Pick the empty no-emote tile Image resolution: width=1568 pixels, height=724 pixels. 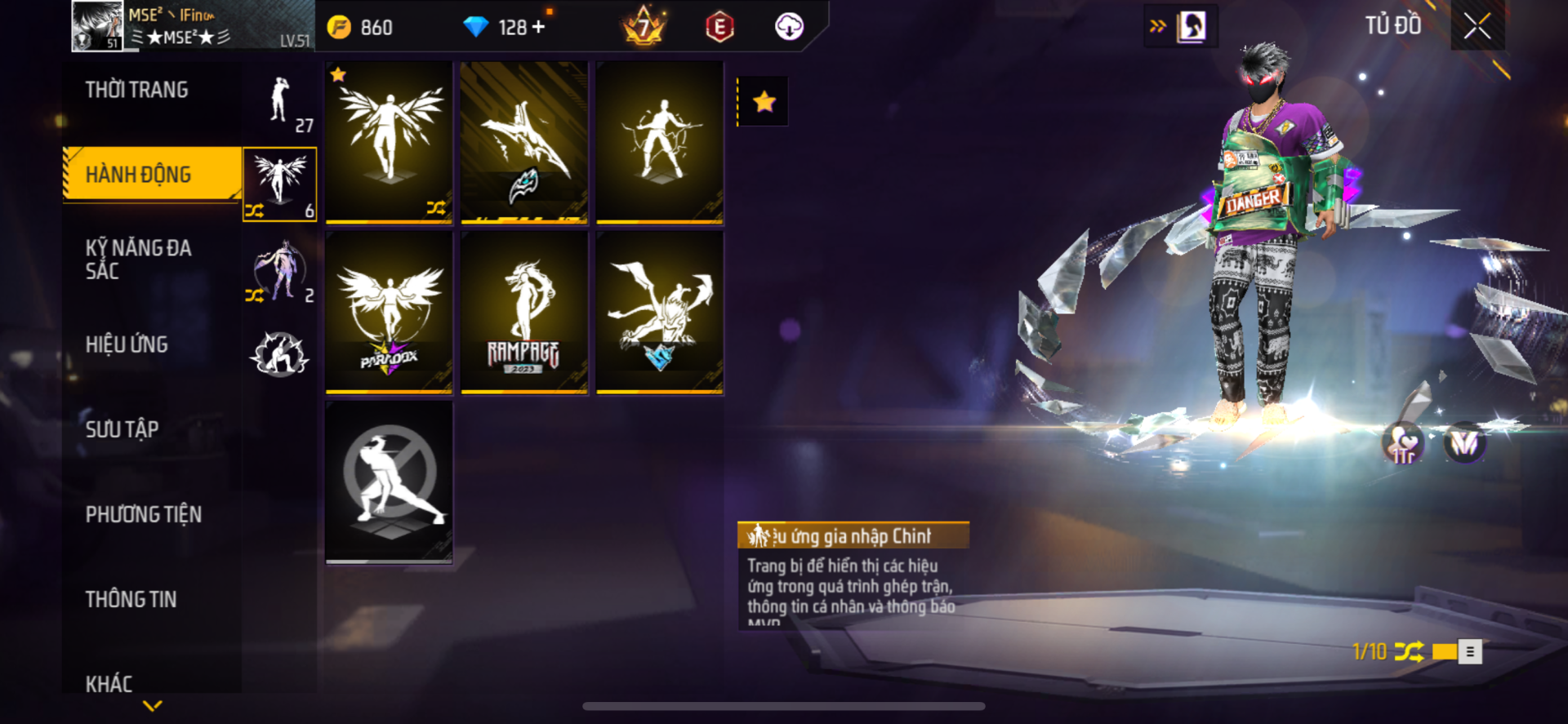tap(389, 482)
